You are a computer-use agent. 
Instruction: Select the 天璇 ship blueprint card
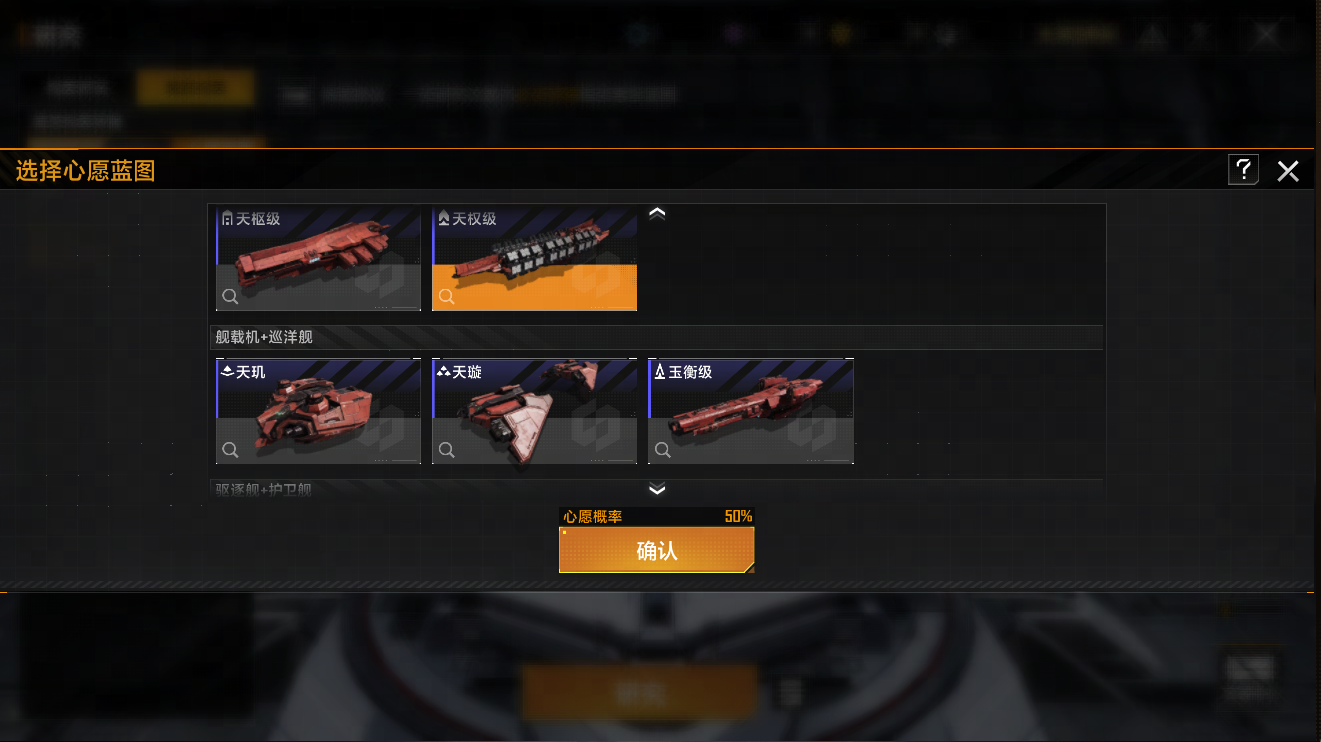pyautogui.click(x=535, y=411)
